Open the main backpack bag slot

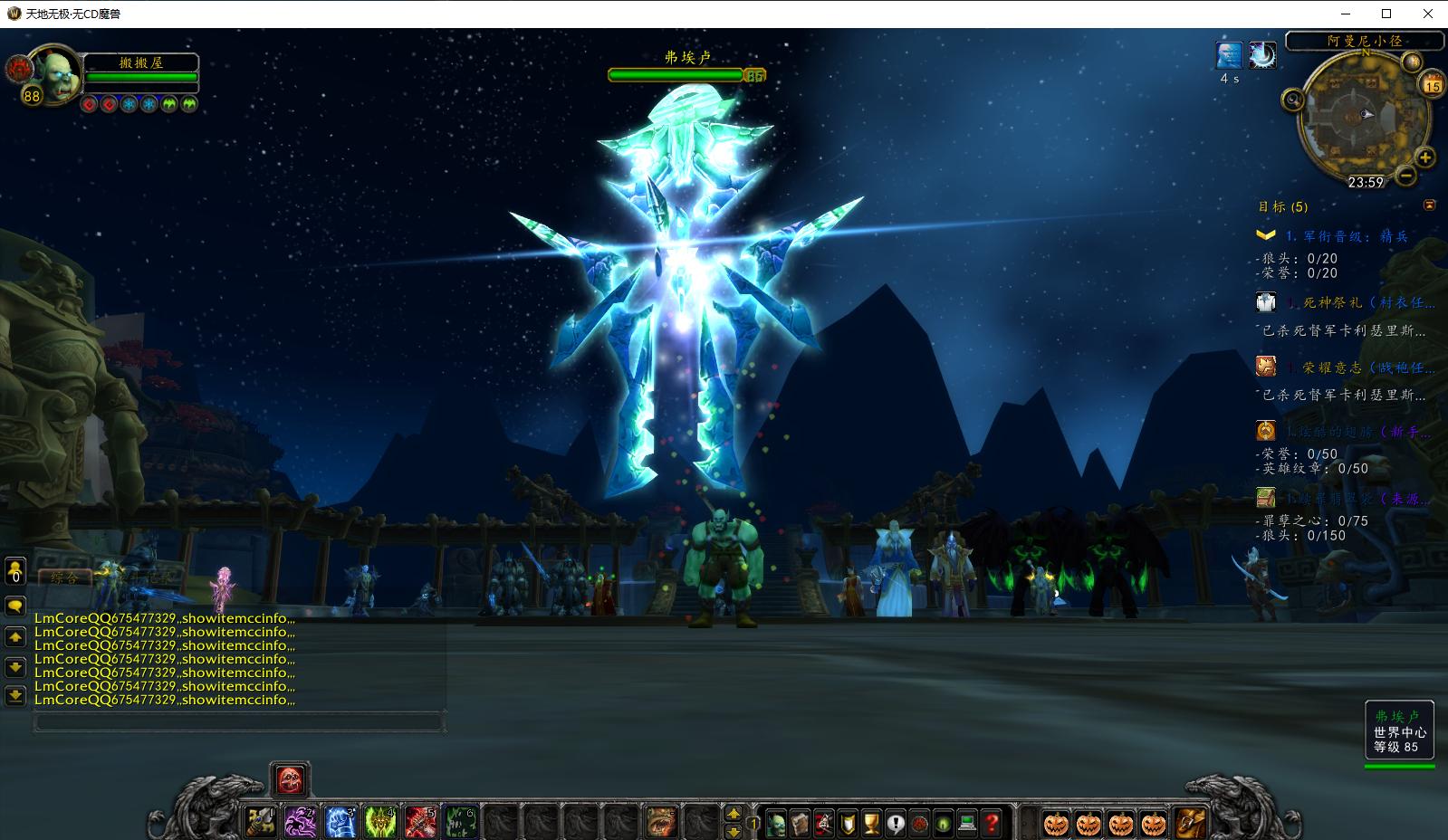[x=1190, y=823]
